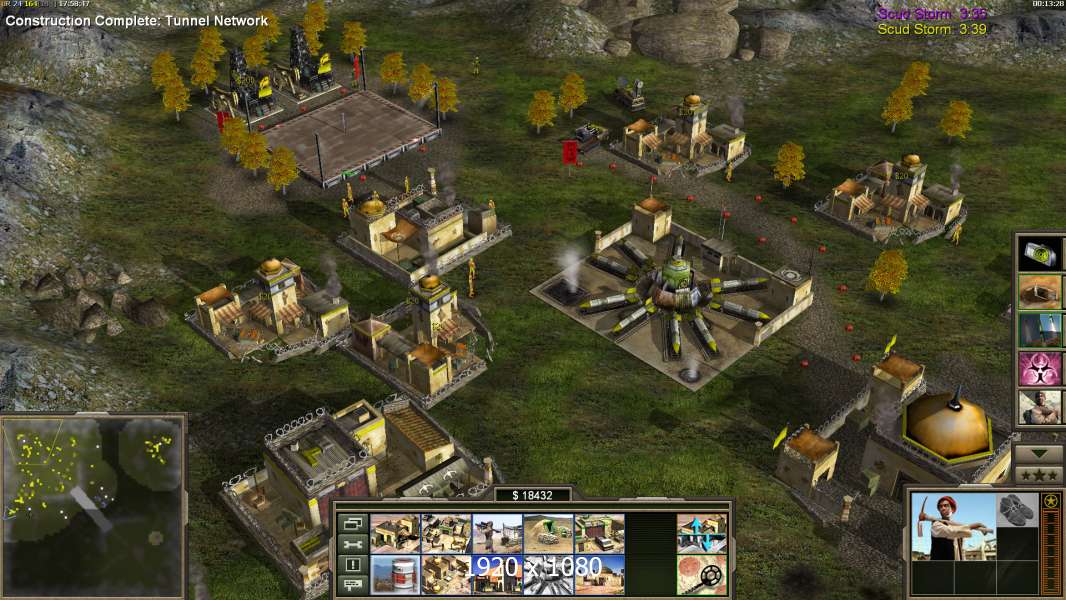1066x600 pixels.
Task: Click the exclamation mark button
Action: point(351,565)
